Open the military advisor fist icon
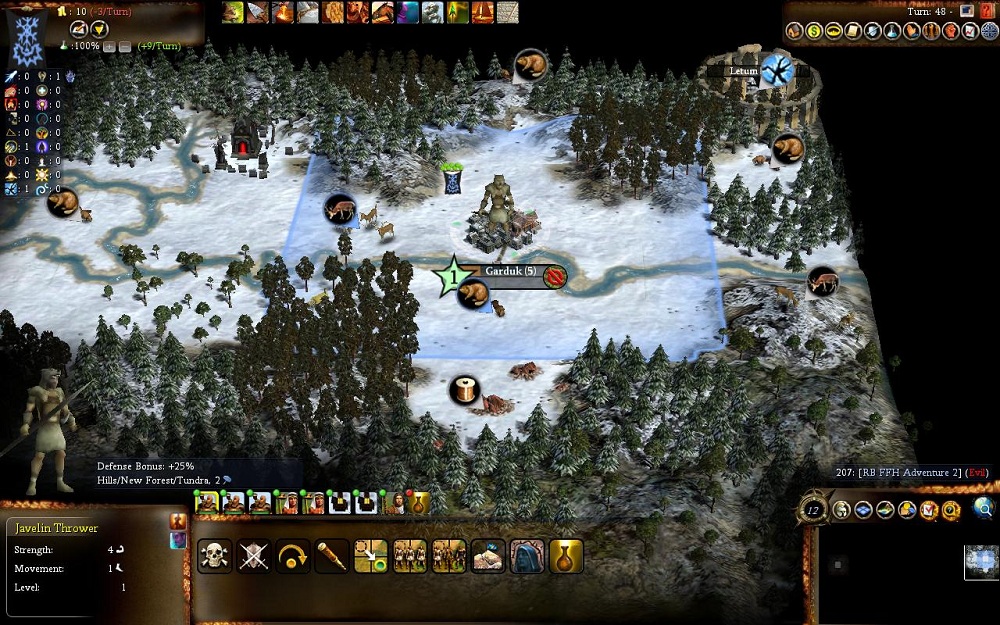The height and width of the screenshot is (625, 1000). pos(951,31)
